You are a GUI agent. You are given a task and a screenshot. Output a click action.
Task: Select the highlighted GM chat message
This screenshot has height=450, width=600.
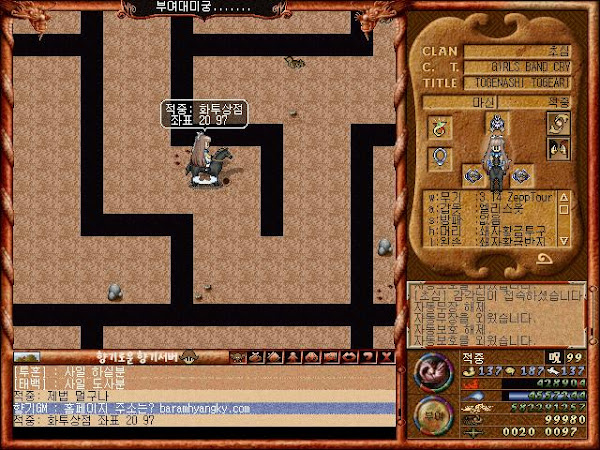point(200,408)
